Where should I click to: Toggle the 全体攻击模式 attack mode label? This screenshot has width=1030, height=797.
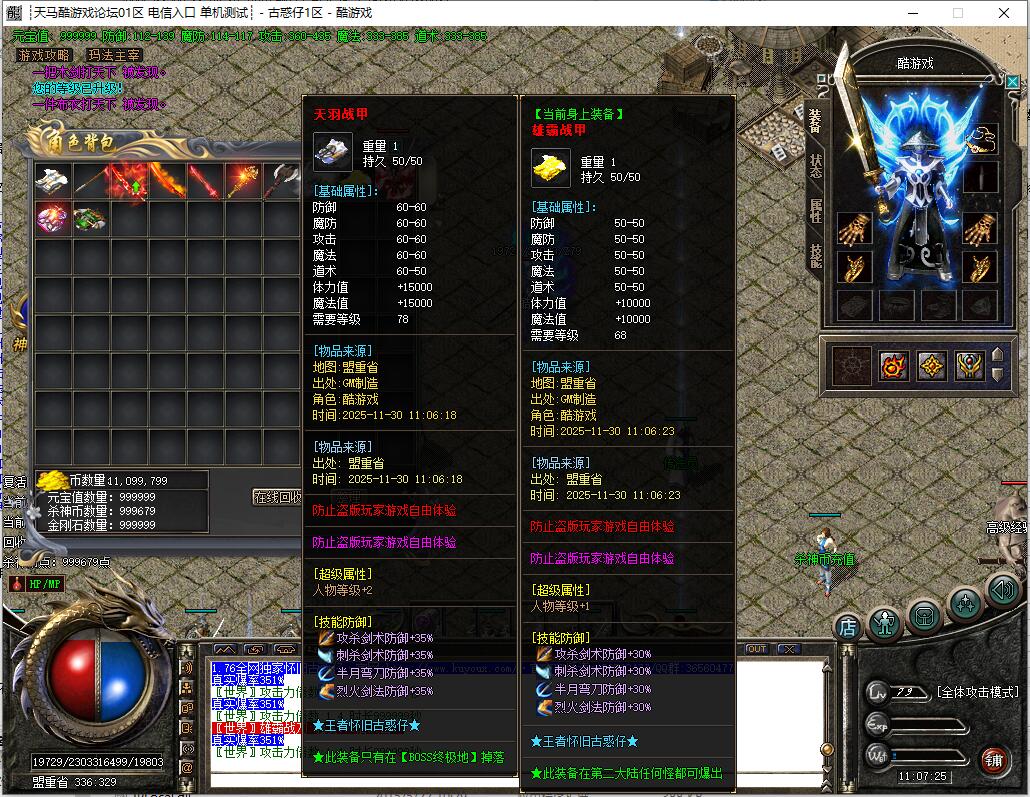click(977, 692)
